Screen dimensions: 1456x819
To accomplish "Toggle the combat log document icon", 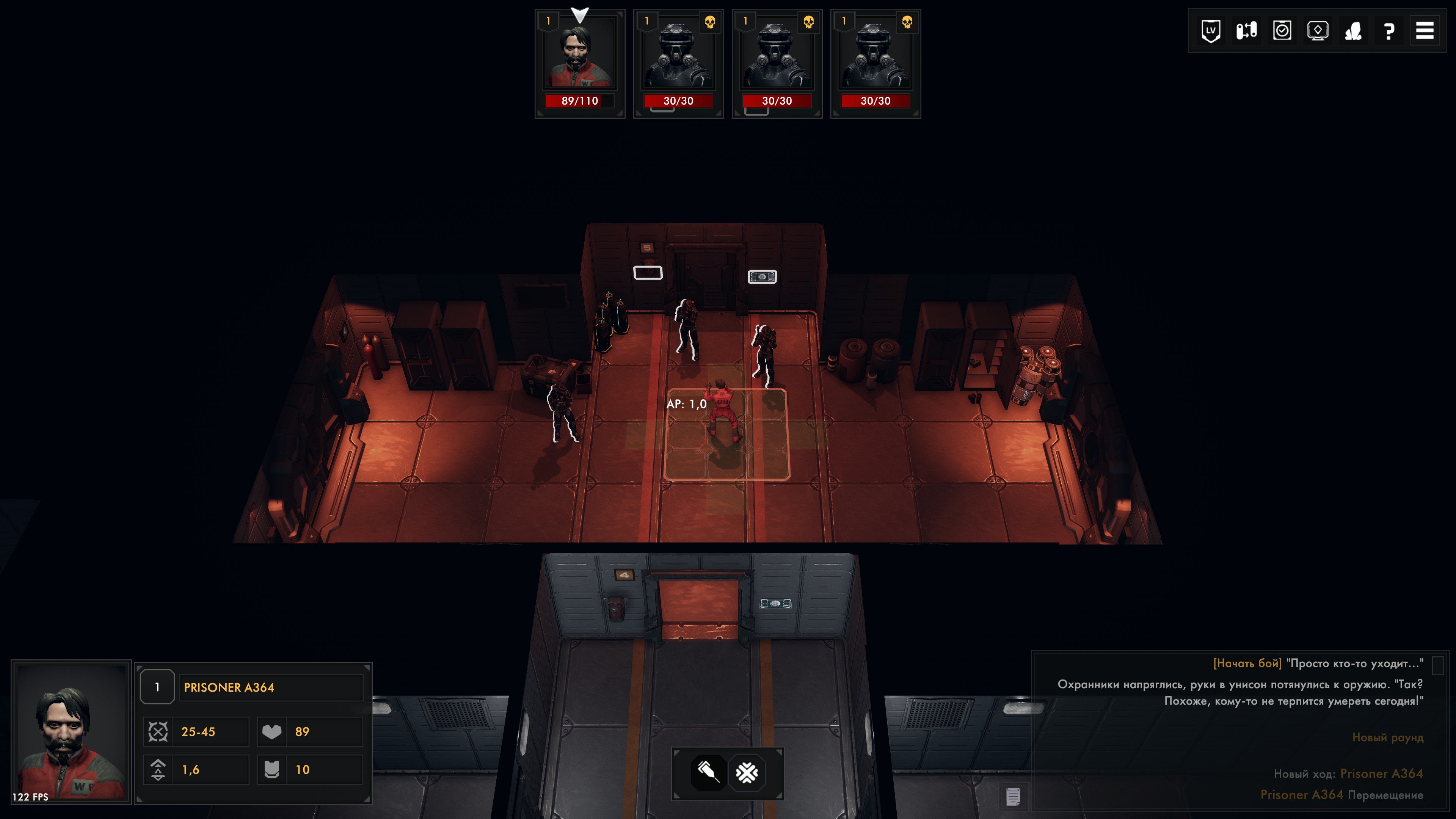I will [1013, 797].
